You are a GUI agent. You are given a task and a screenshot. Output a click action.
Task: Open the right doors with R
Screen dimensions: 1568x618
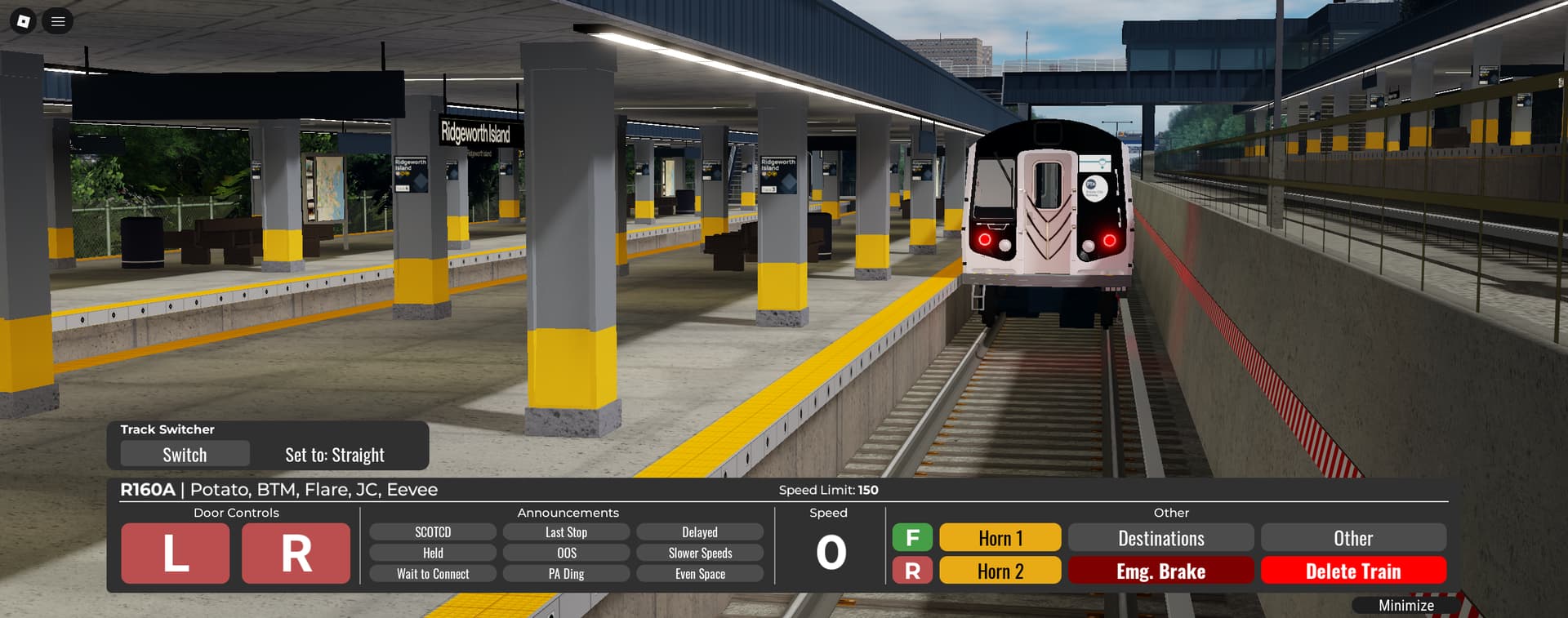[x=296, y=554]
